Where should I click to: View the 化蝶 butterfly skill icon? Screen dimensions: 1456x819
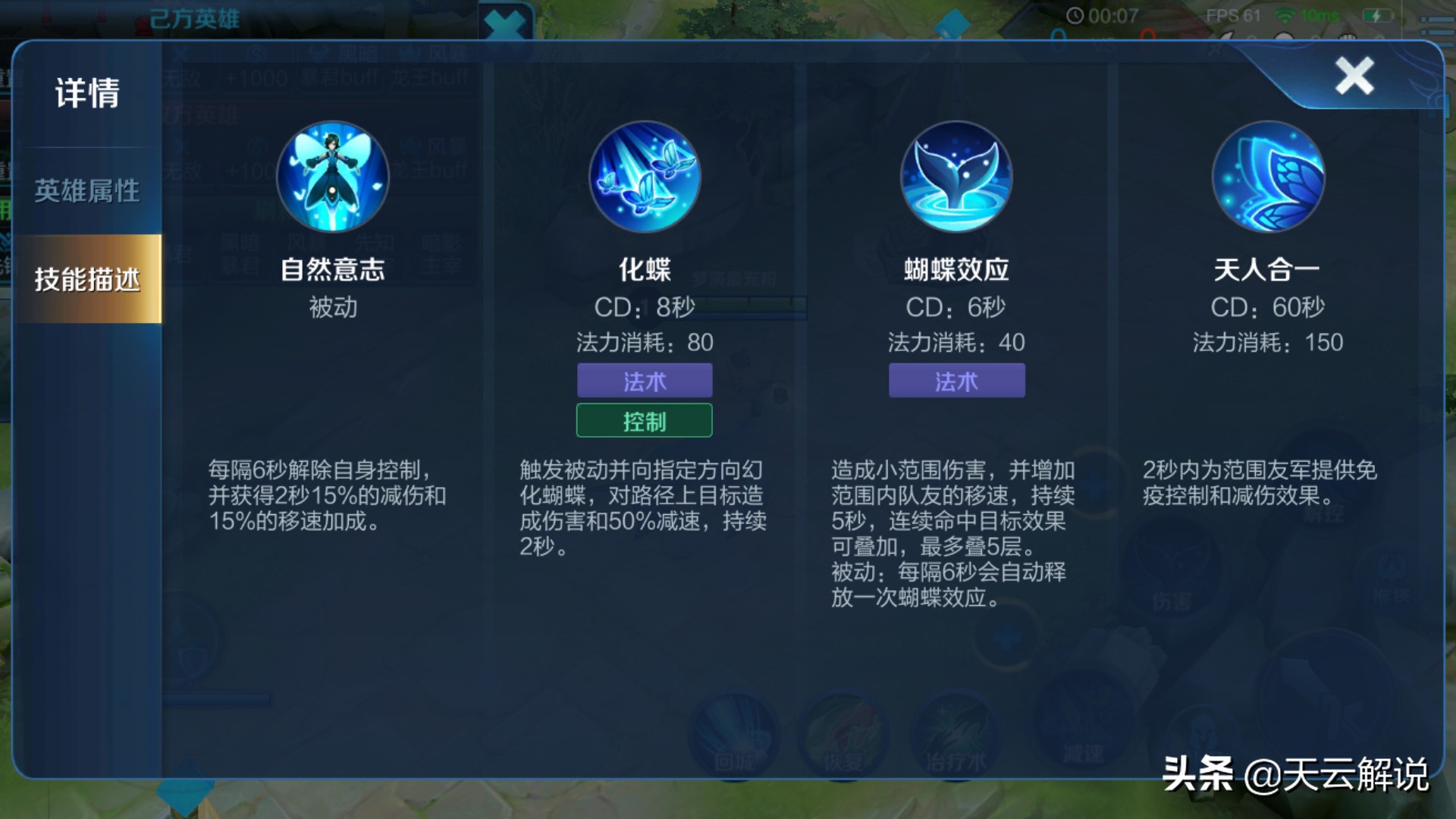click(646, 176)
